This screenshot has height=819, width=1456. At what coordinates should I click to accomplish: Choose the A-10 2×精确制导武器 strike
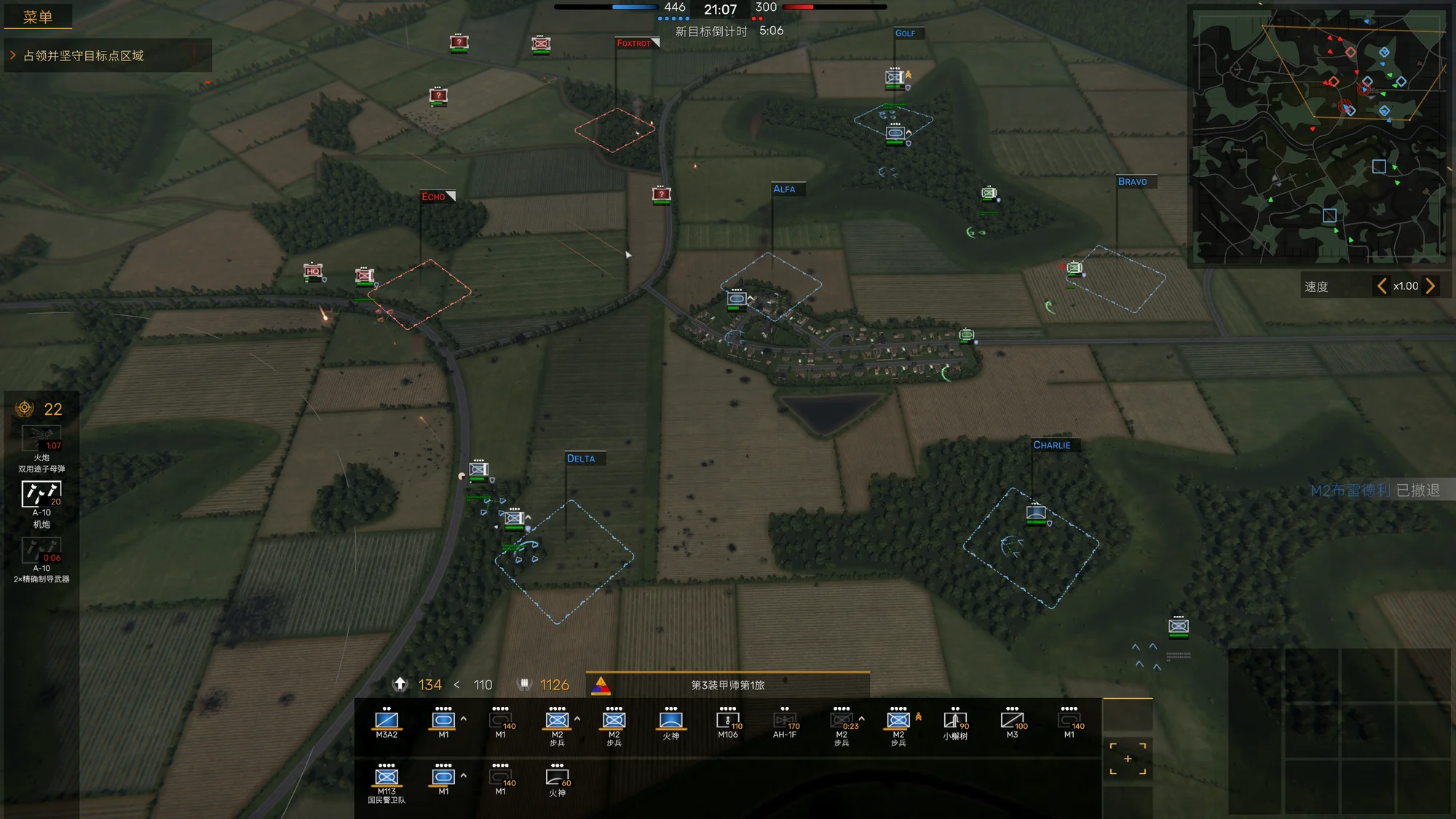[41, 550]
